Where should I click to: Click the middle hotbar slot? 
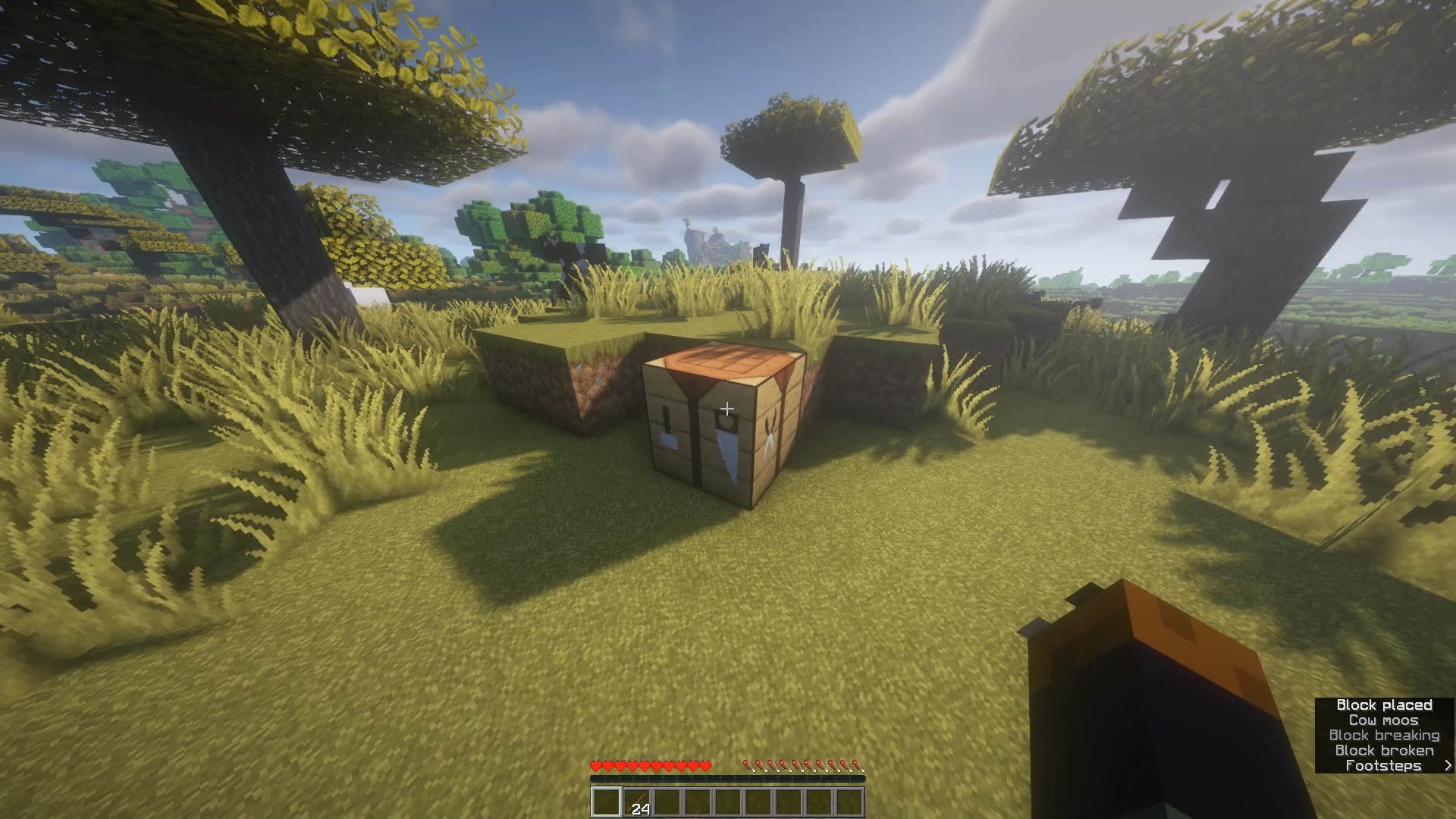[x=728, y=802]
